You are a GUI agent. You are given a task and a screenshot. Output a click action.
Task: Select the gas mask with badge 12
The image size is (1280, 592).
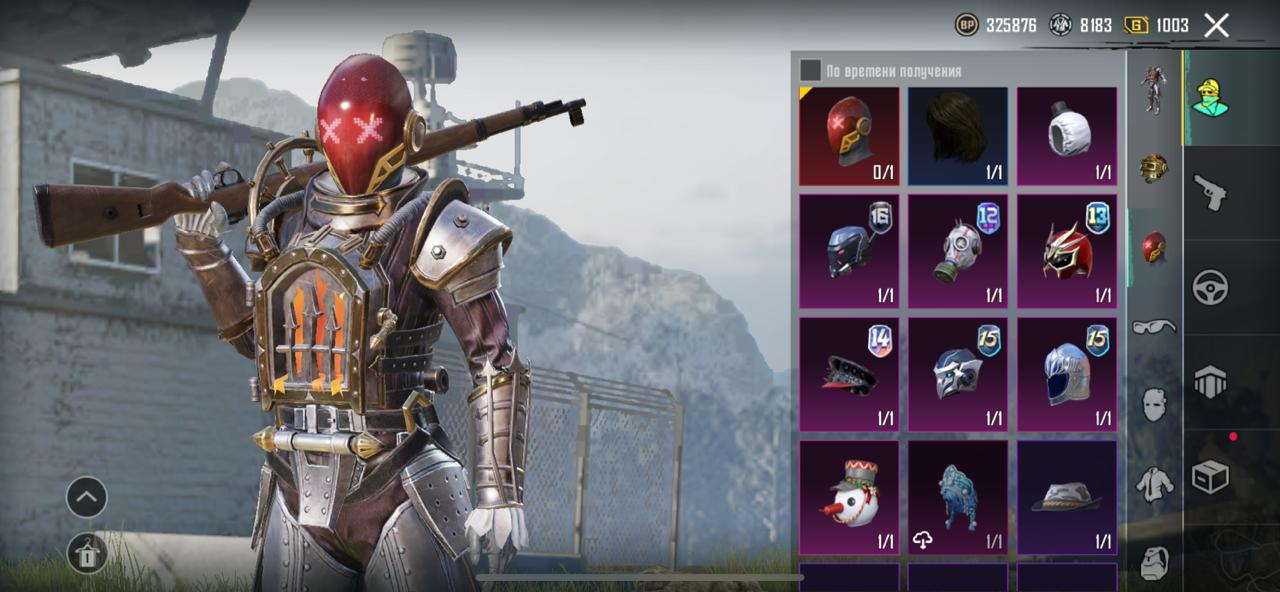(958, 251)
